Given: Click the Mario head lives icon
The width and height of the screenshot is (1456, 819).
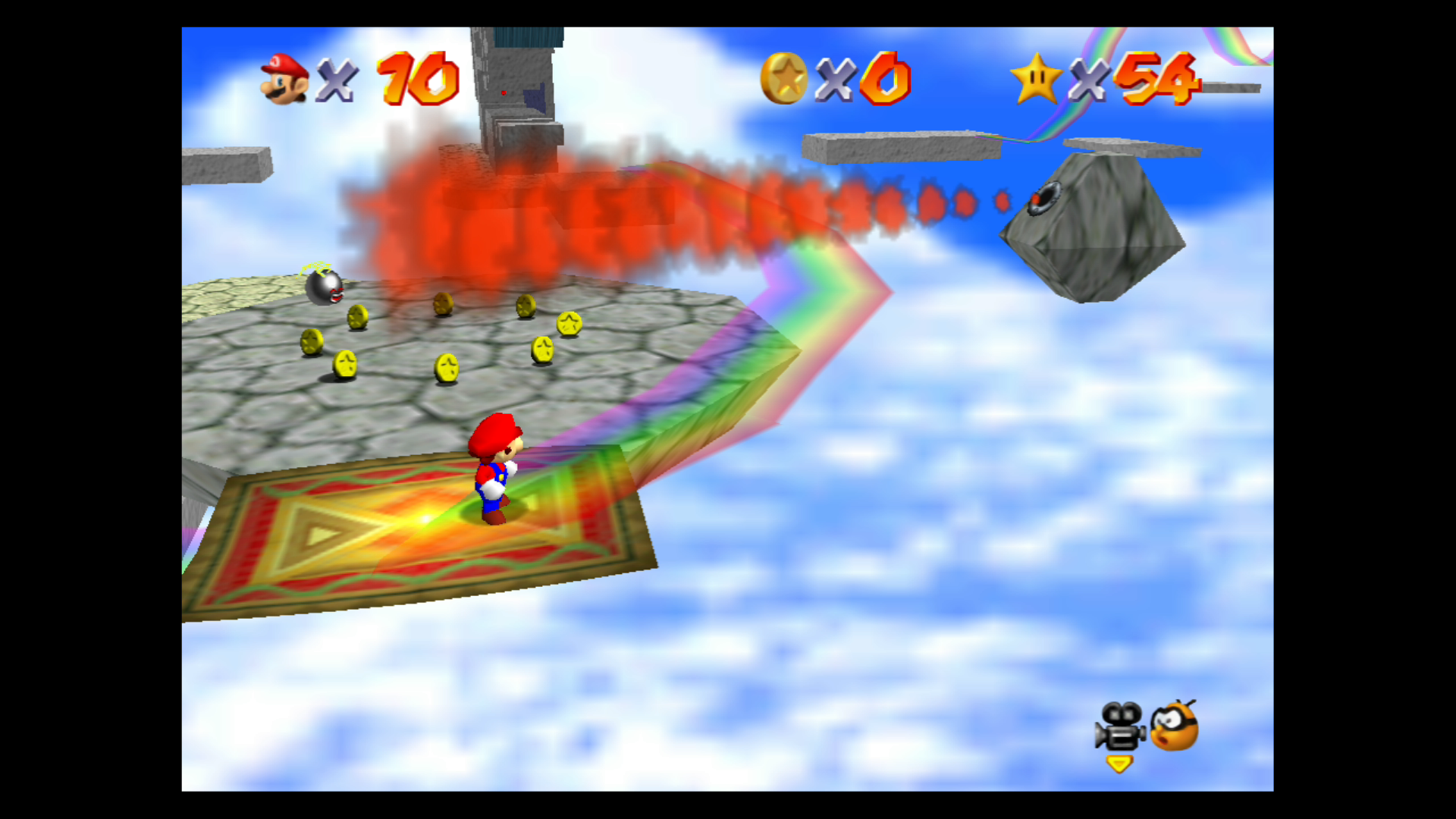Looking at the screenshot, I should click(284, 80).
